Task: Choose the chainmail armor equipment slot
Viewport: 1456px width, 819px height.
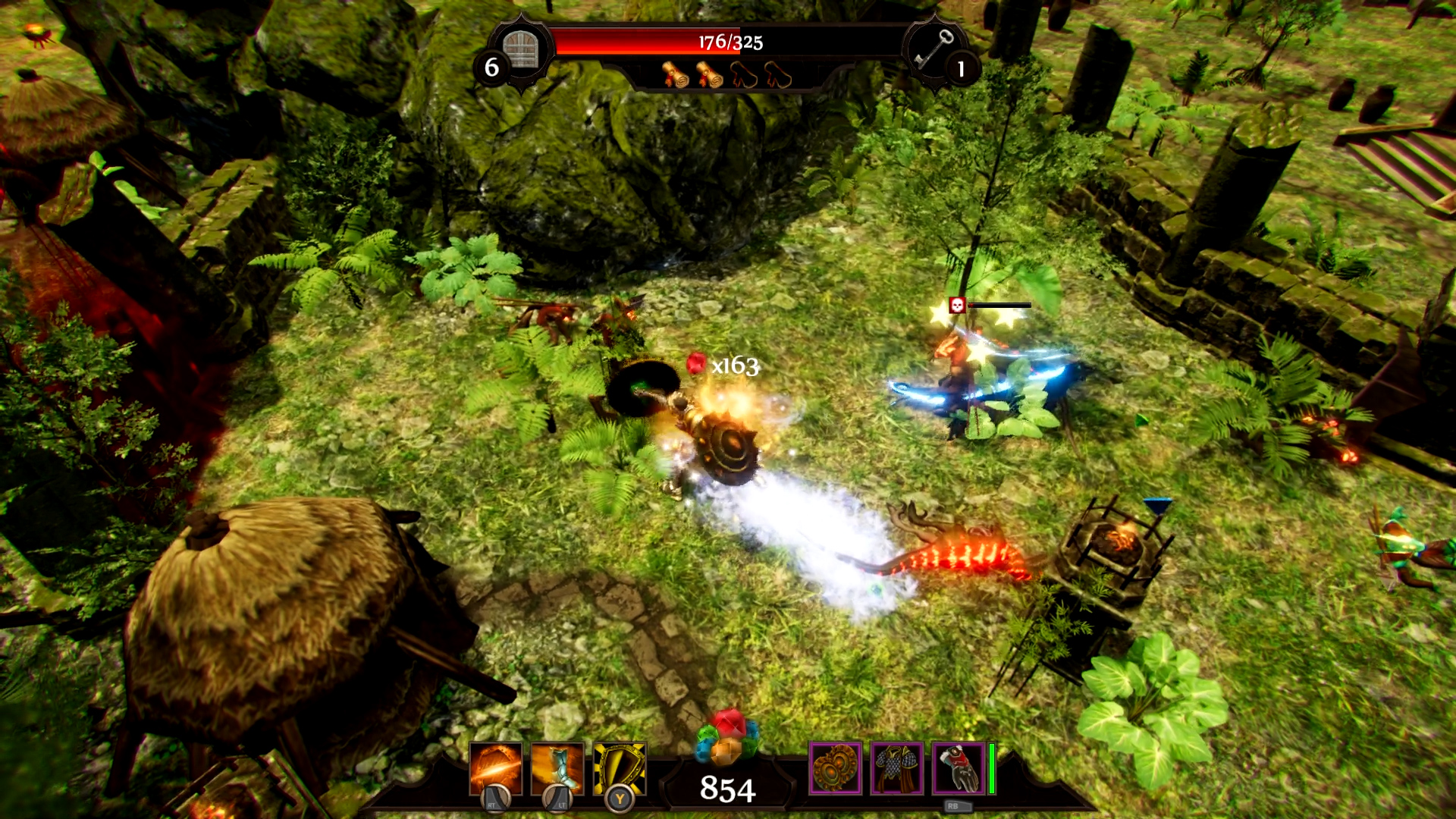Action: point(896,768)
